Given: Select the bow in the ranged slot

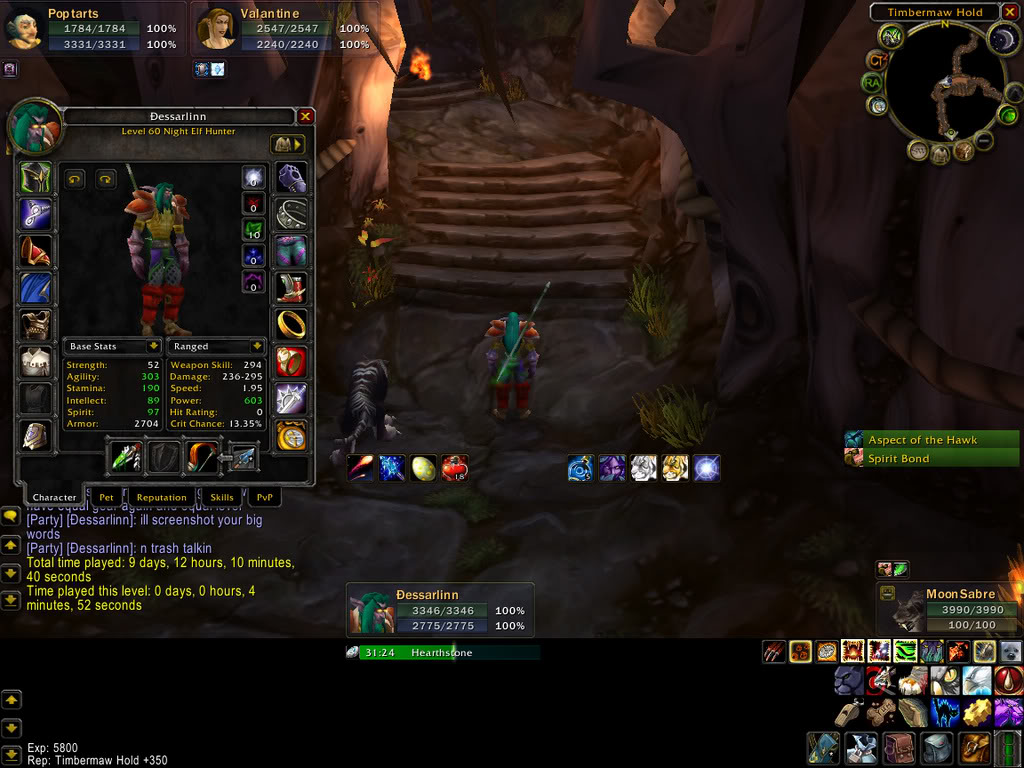Looking at the screenshot, I should tap(200, 456).
